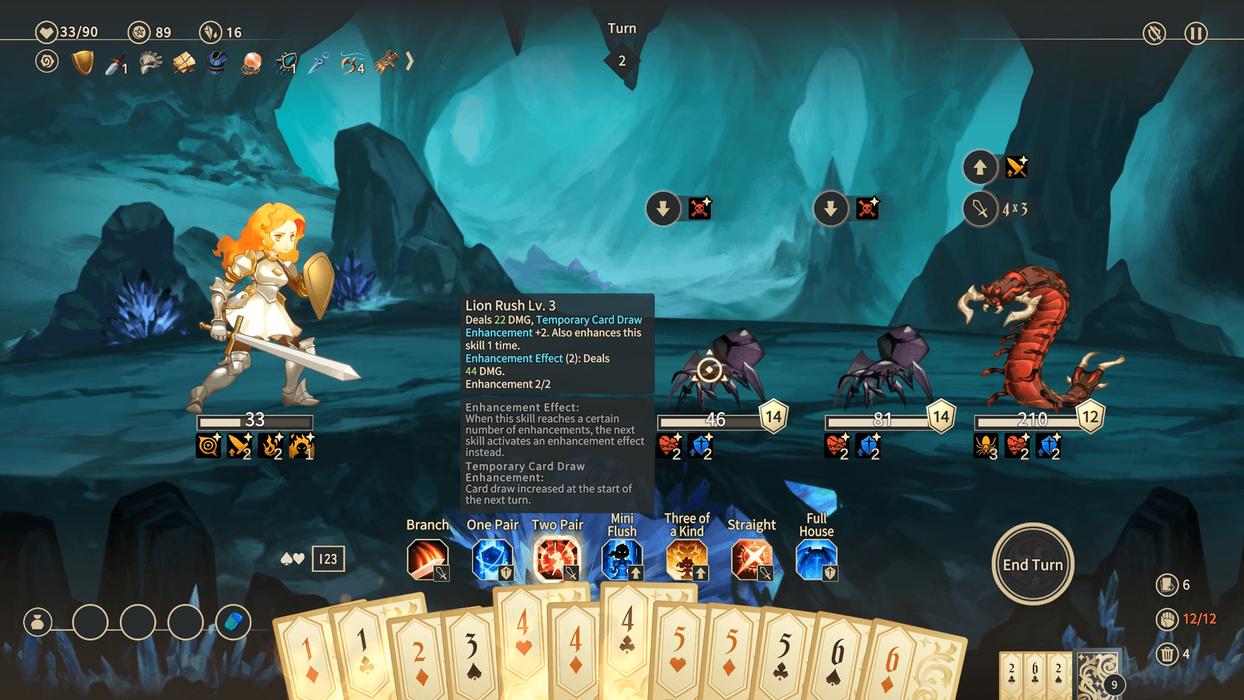Toggle the 123 card sort button
Image resolution: width=1244 pixels, height=700 pixels.
[328, 559]
